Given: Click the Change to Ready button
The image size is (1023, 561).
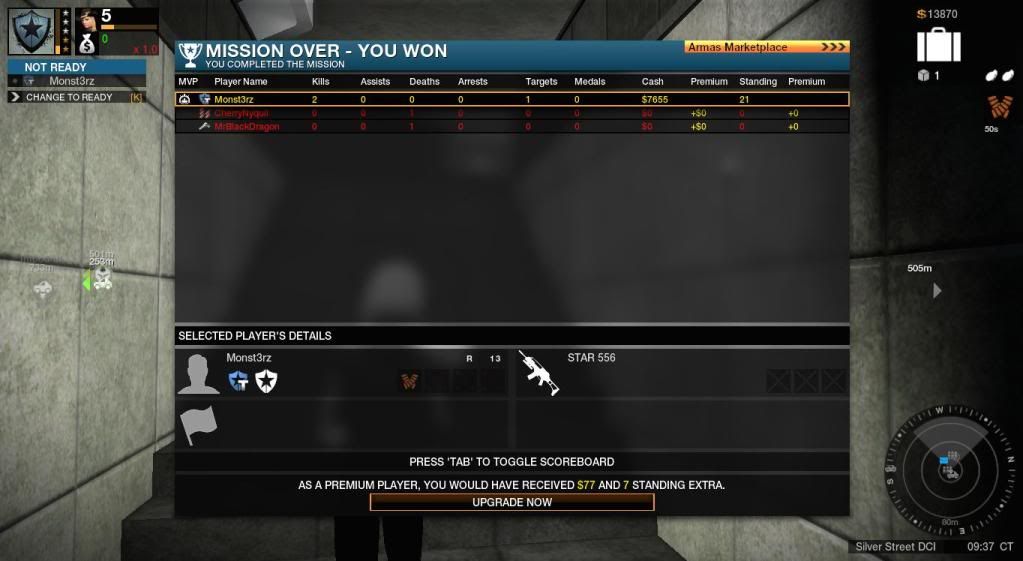Looking at the screenshot, I should coord(70,97).
